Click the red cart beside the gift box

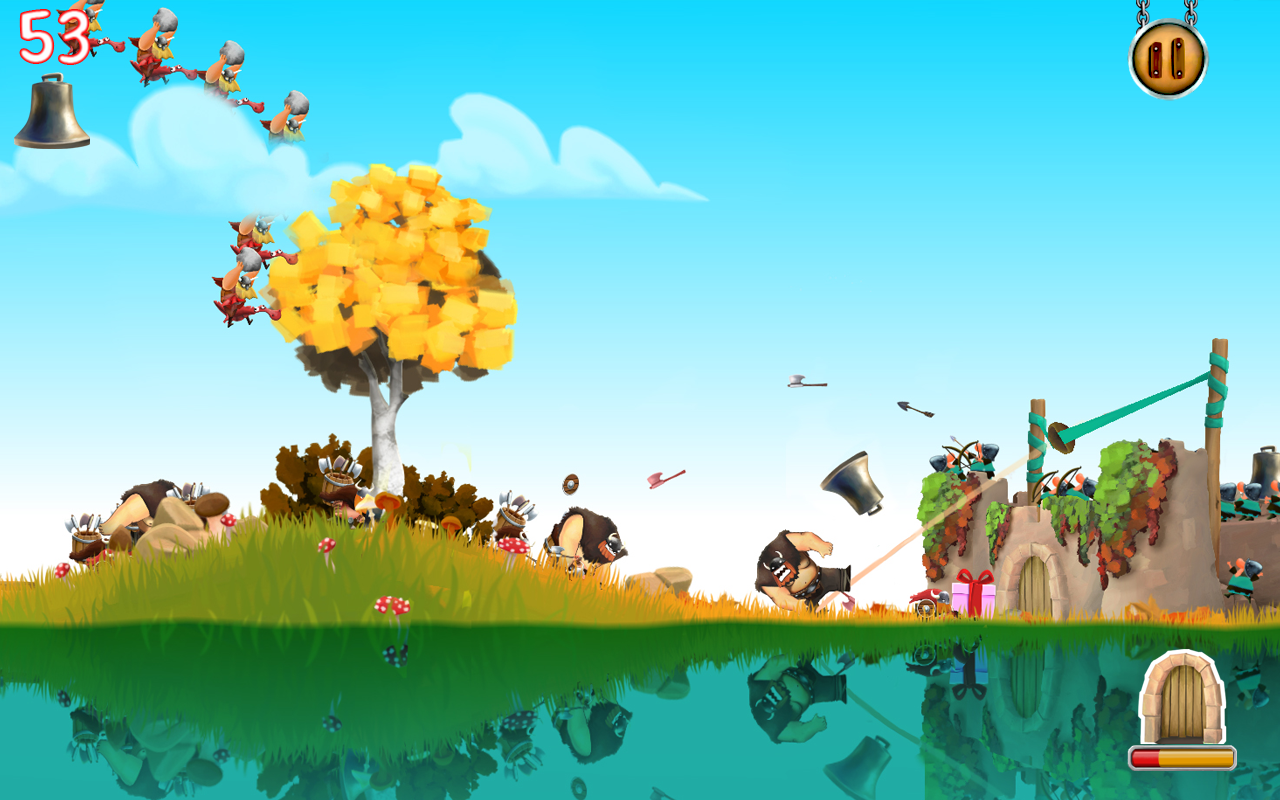click(927, 597)
